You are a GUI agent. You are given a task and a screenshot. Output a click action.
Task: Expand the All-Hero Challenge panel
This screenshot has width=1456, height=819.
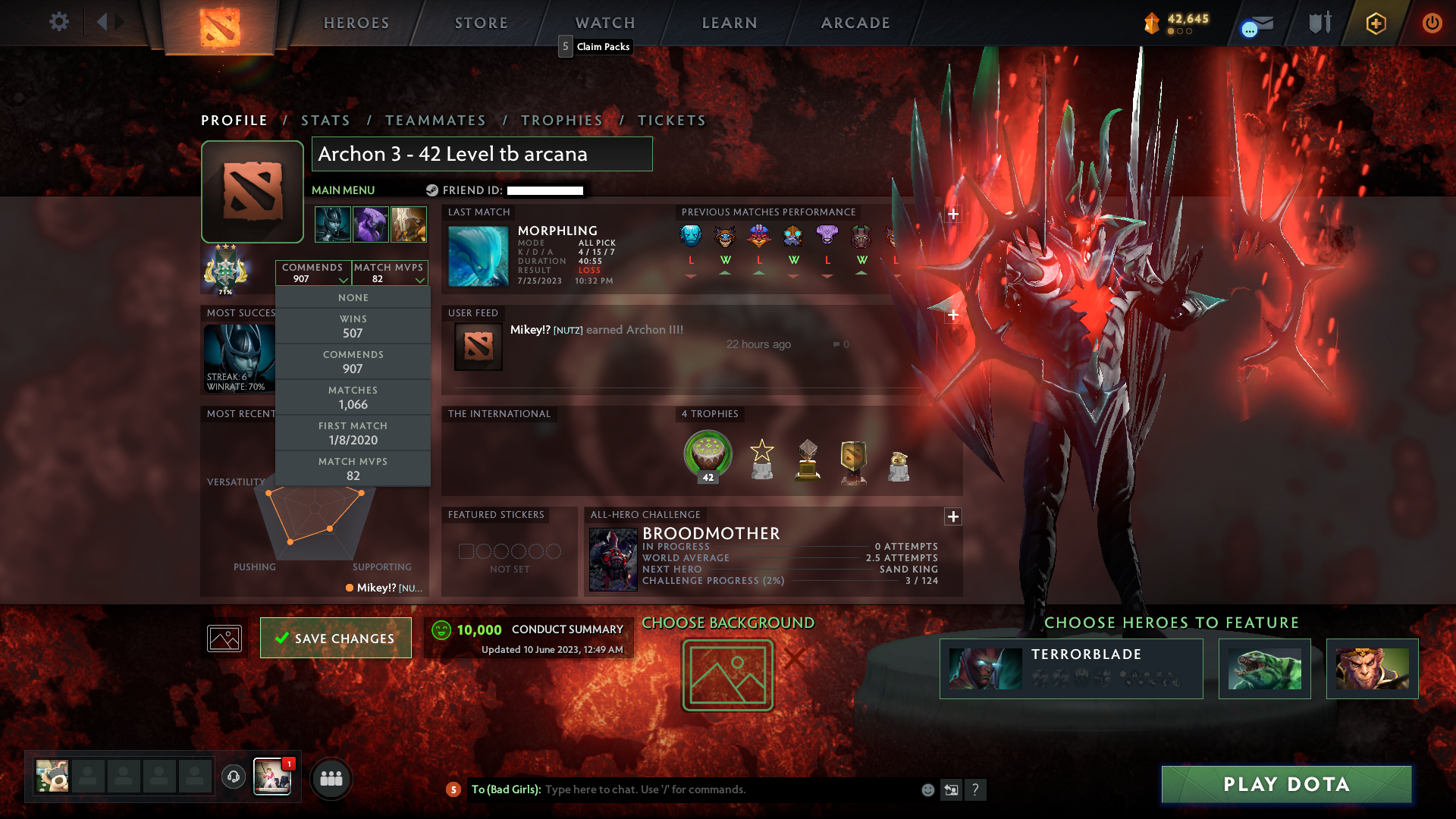953,516
